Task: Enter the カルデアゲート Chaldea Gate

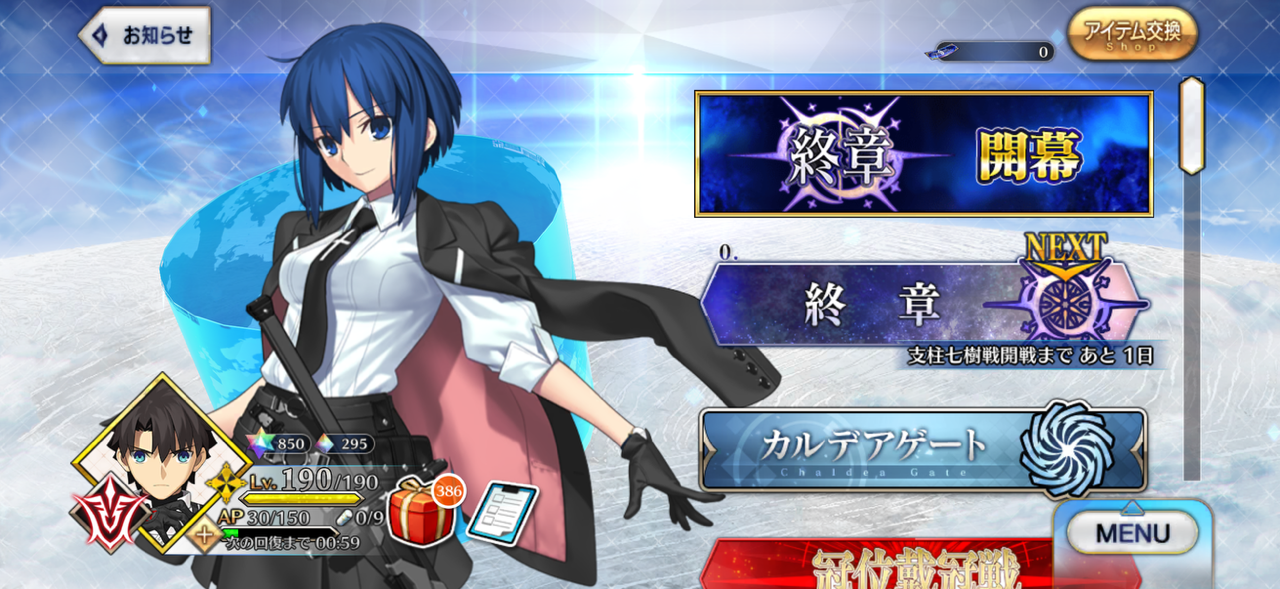Action: coord(922,449)
